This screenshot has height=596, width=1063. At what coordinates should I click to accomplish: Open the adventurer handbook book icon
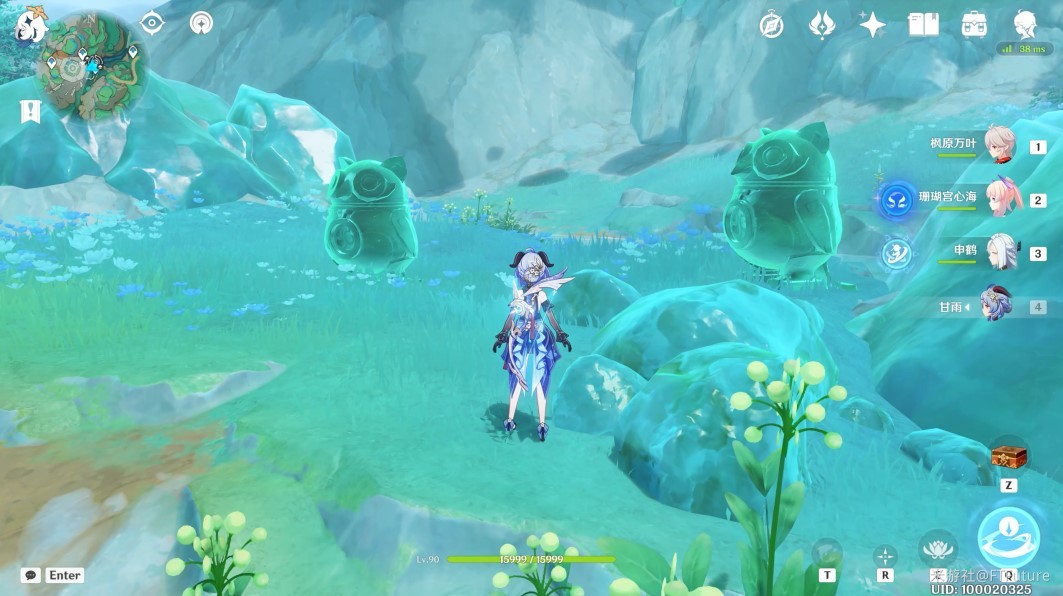click(923, 25)
